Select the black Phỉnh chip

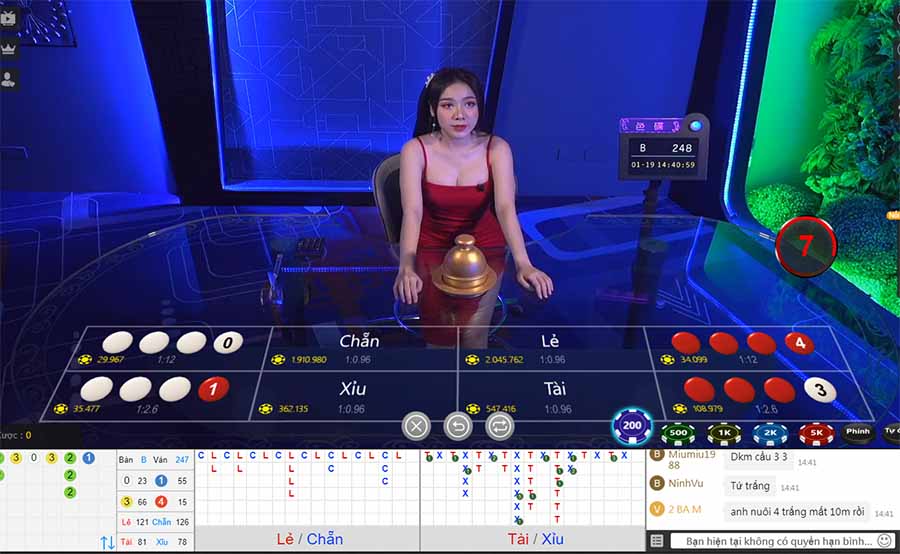[x=857, y=433]
